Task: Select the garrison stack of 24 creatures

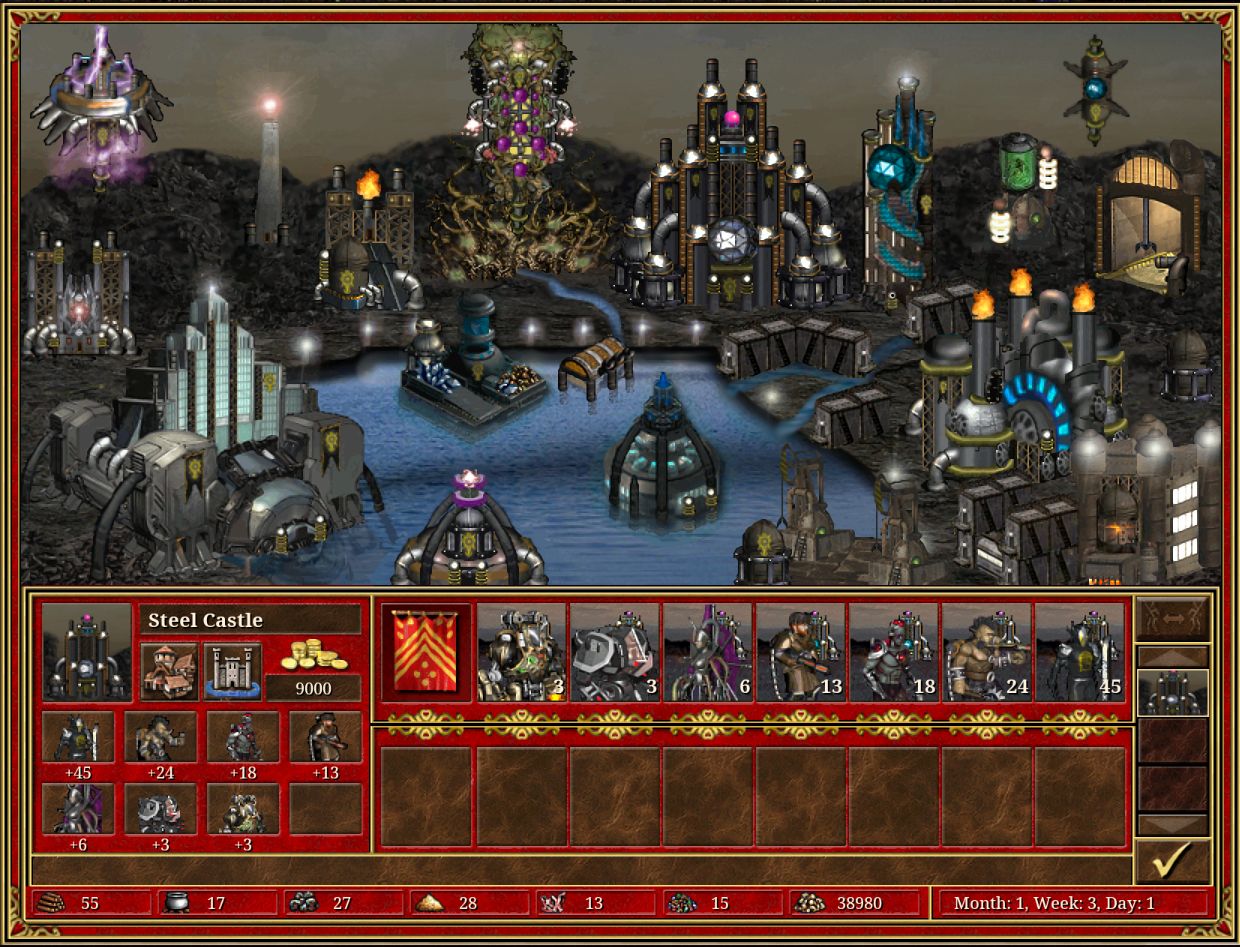Action: (x=987, y=652)
